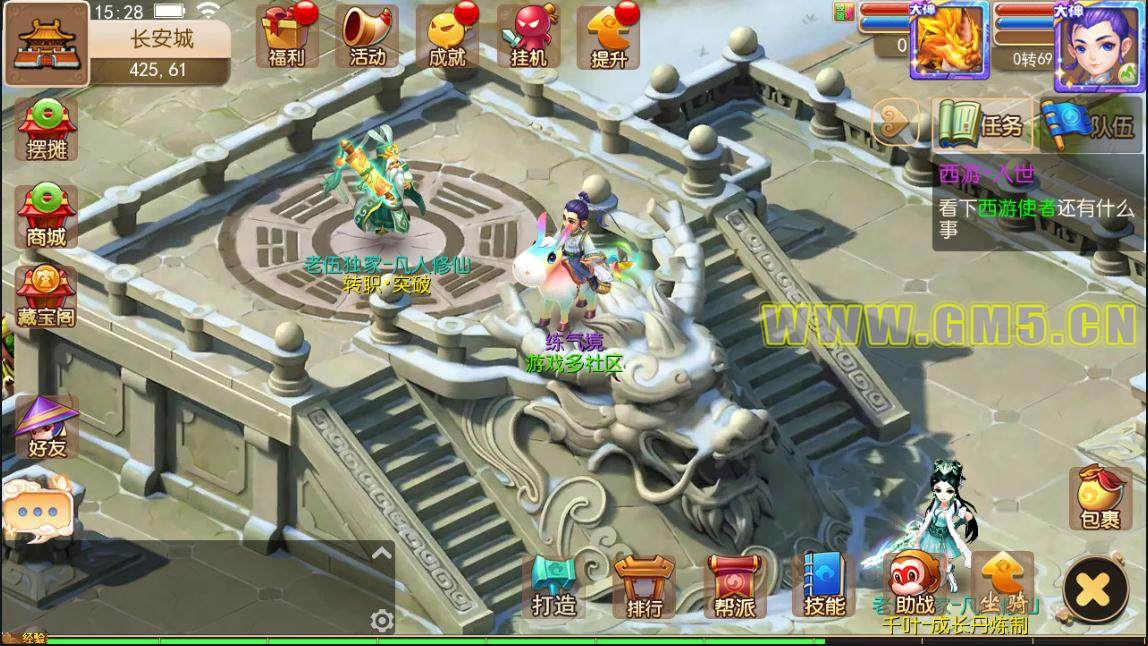Switch to the 任务 quest tab
This screenshot has width=1148, height=646.
pos(981,125)
